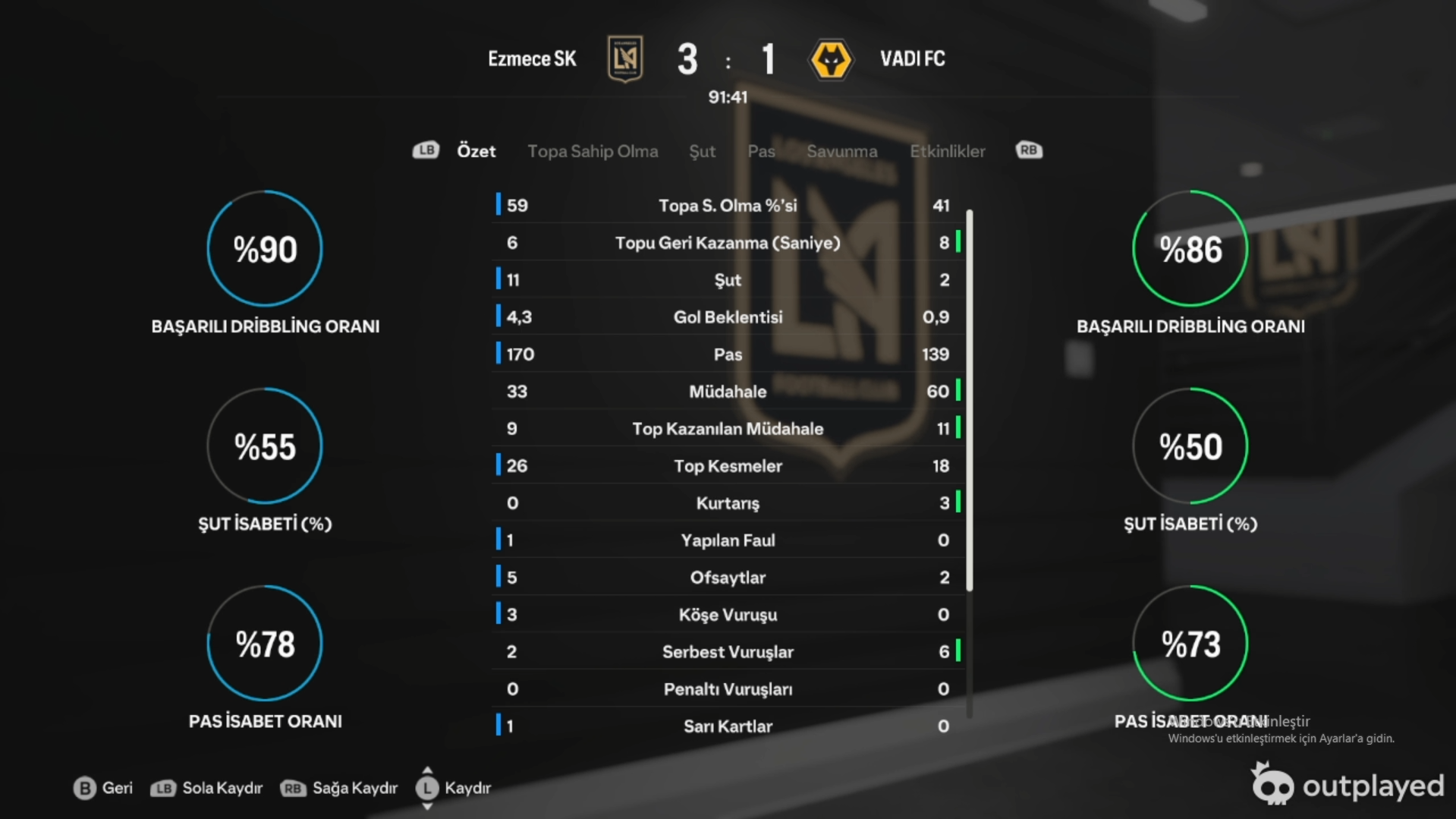Expand the Savunma stats section

coord(842,151)
